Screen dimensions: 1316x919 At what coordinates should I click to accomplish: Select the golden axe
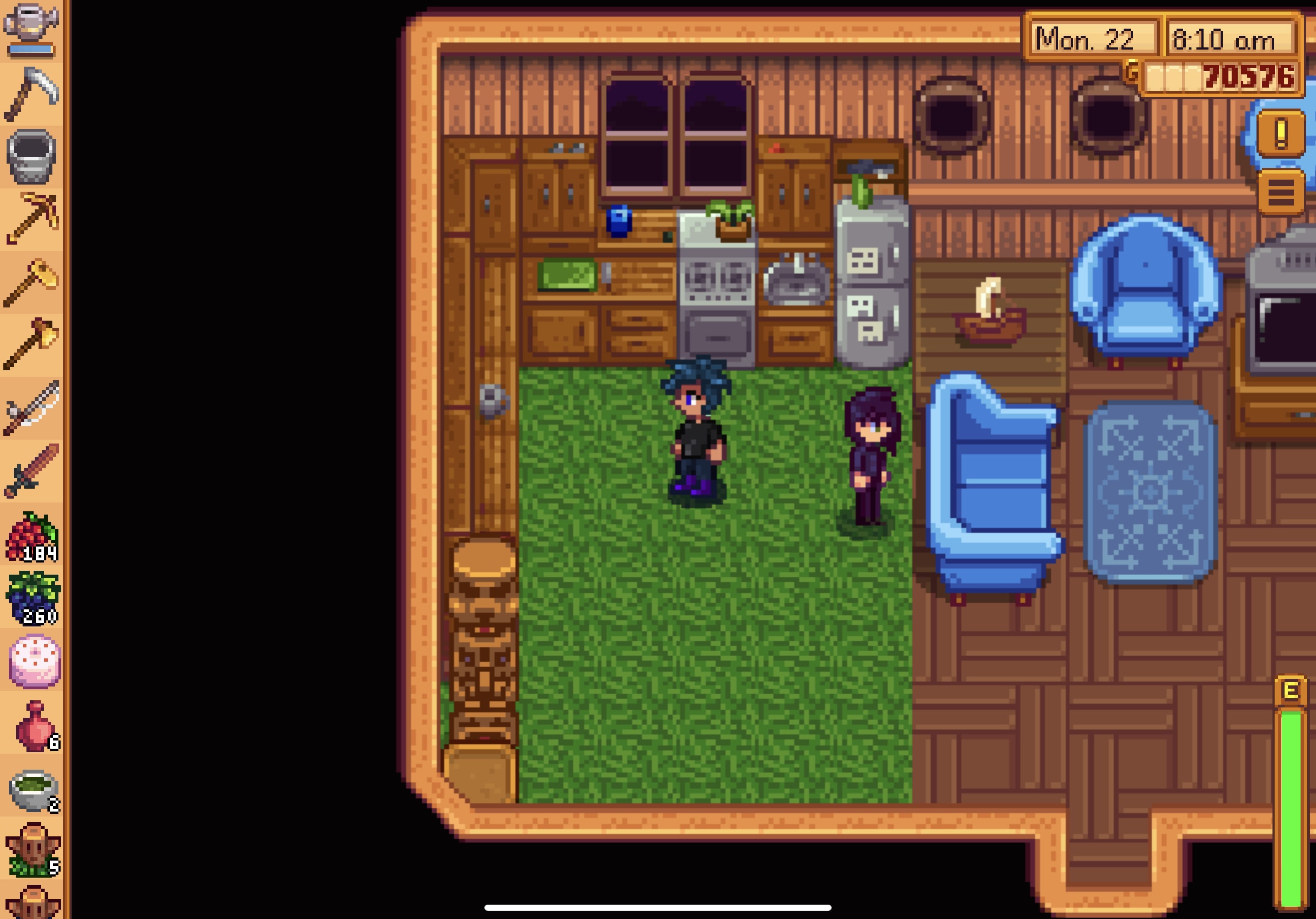click(31, 344)
